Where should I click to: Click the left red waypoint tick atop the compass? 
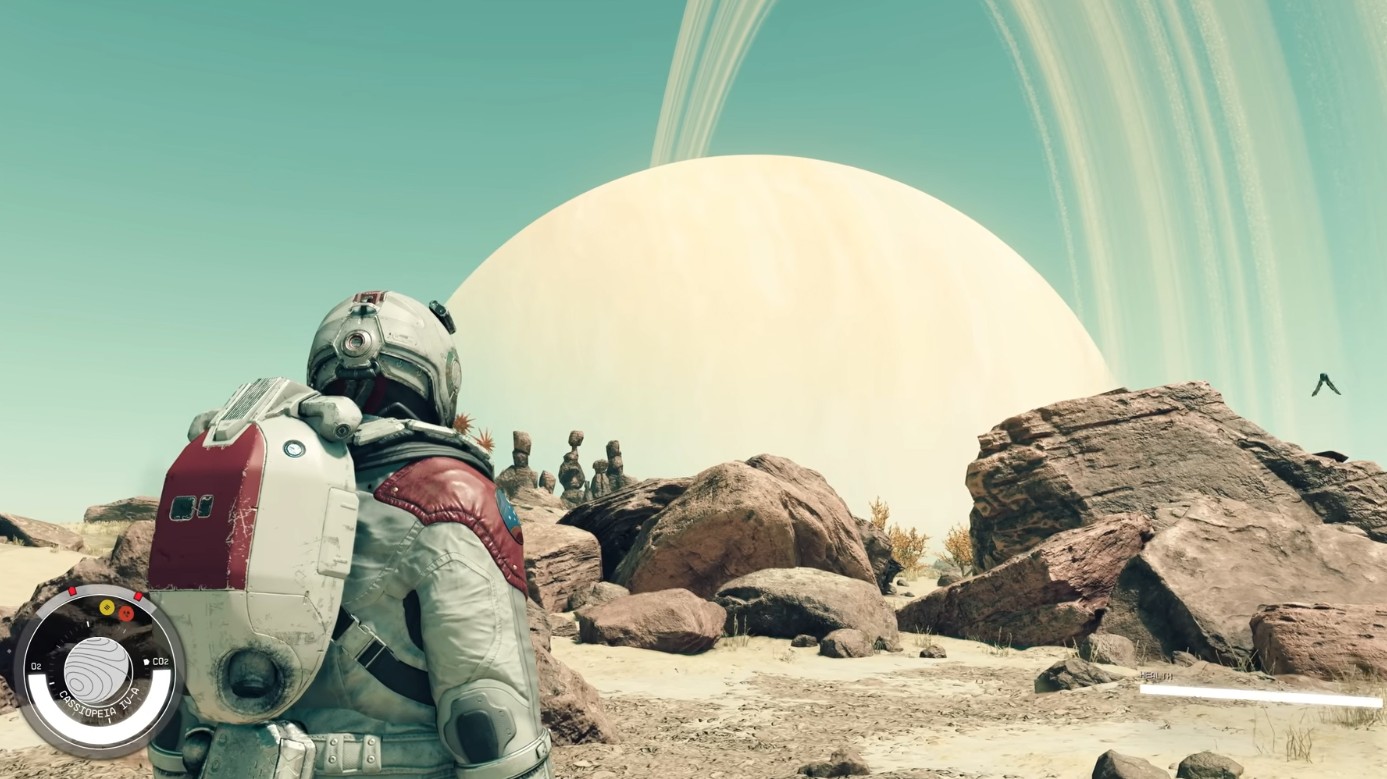point(72,592)
